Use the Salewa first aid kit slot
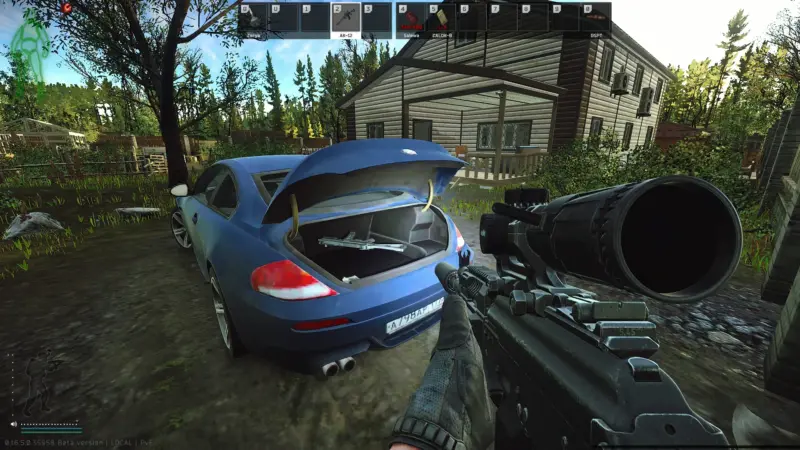 tap(409, 19)
